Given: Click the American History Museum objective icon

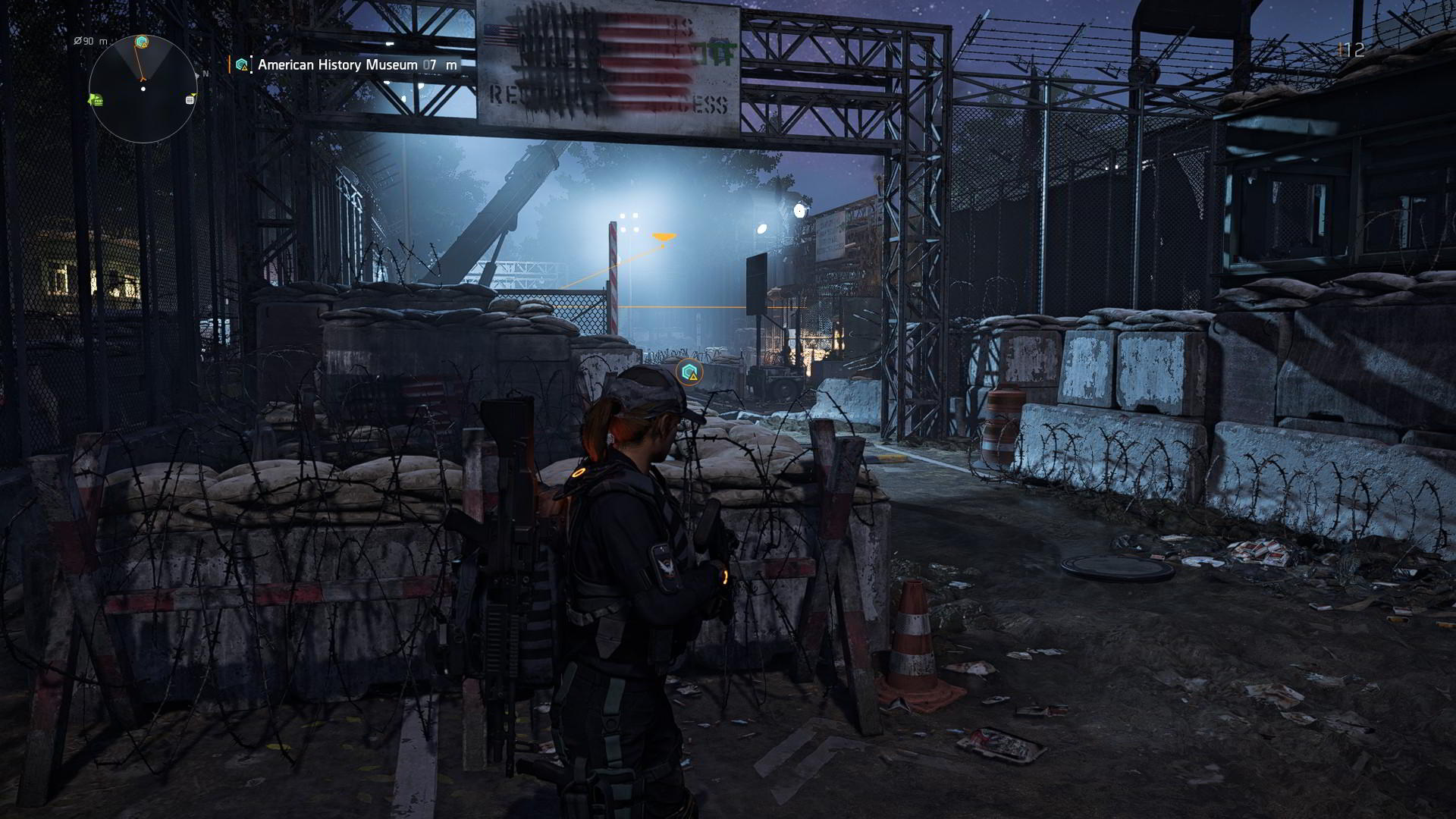Looking at the screenshot, I should (x=240, y=64).
